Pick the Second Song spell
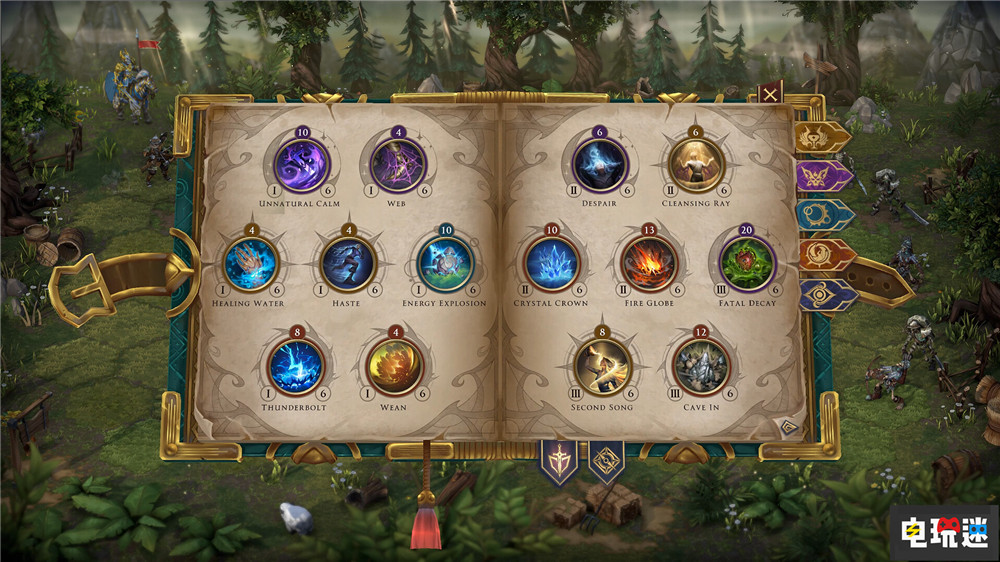 (x=602, y=367)
